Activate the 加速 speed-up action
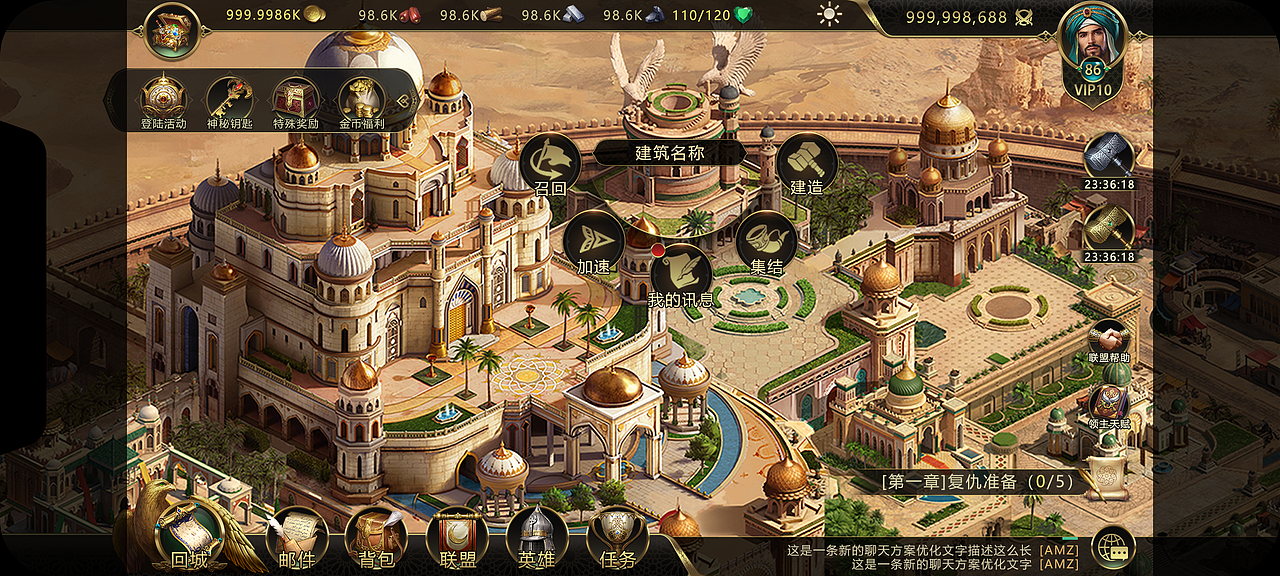This screenshot has height=576, width=1280. click(593, 242)
